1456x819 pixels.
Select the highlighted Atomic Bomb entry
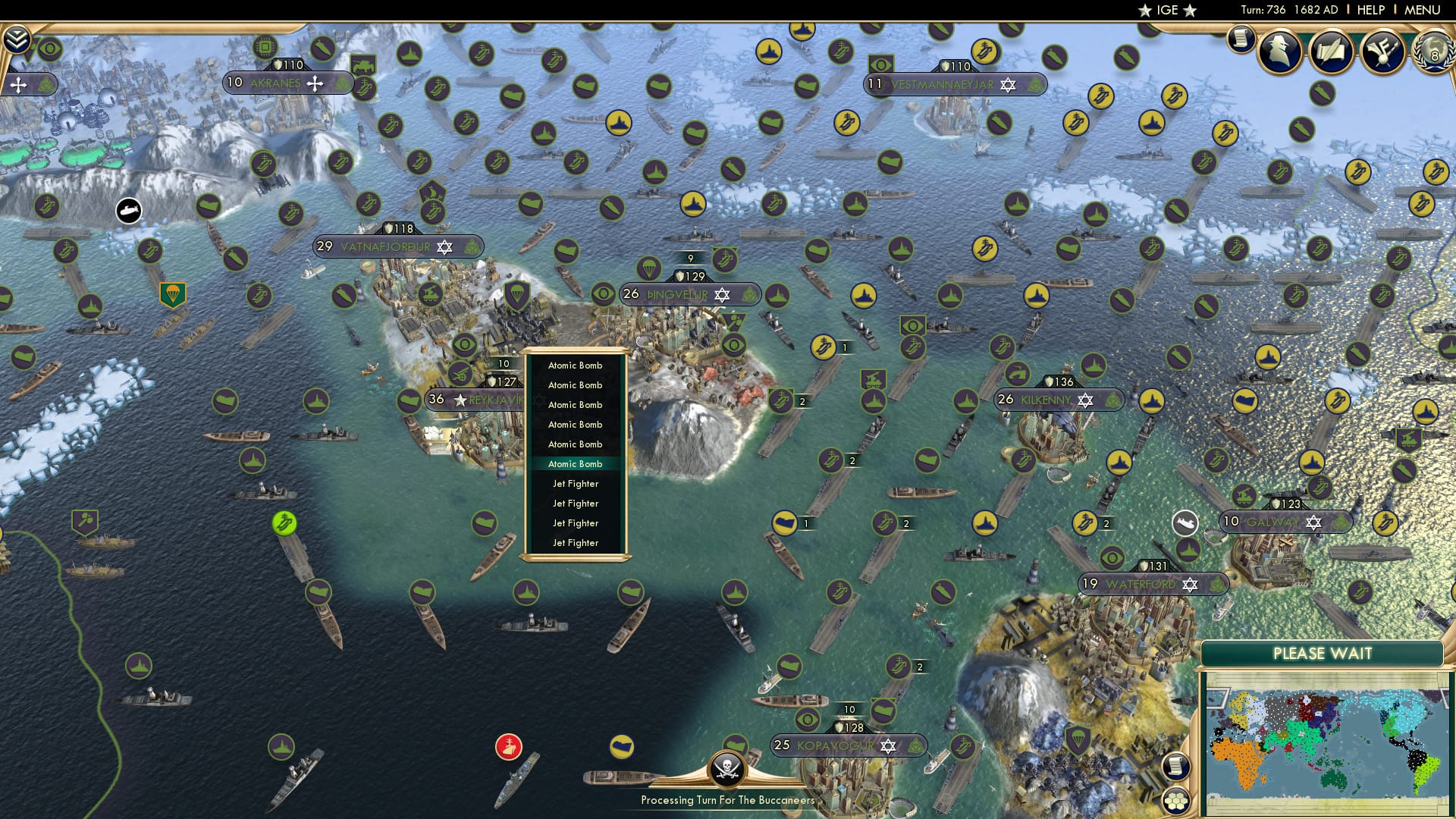tap(575, 463)
